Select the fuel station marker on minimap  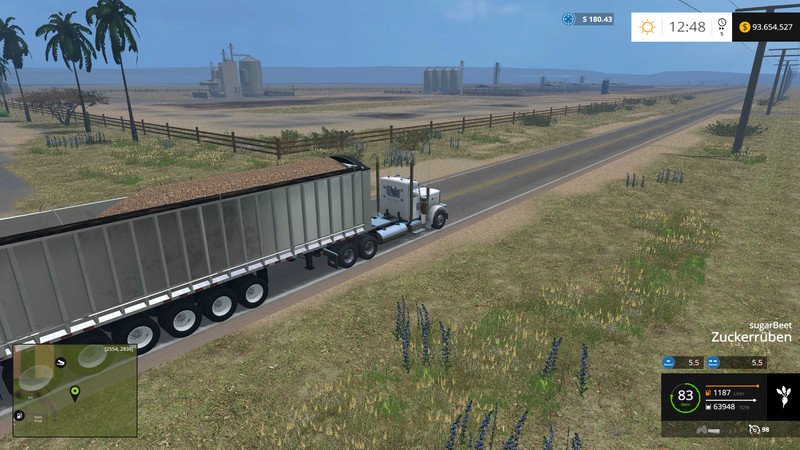click(19, 414)
